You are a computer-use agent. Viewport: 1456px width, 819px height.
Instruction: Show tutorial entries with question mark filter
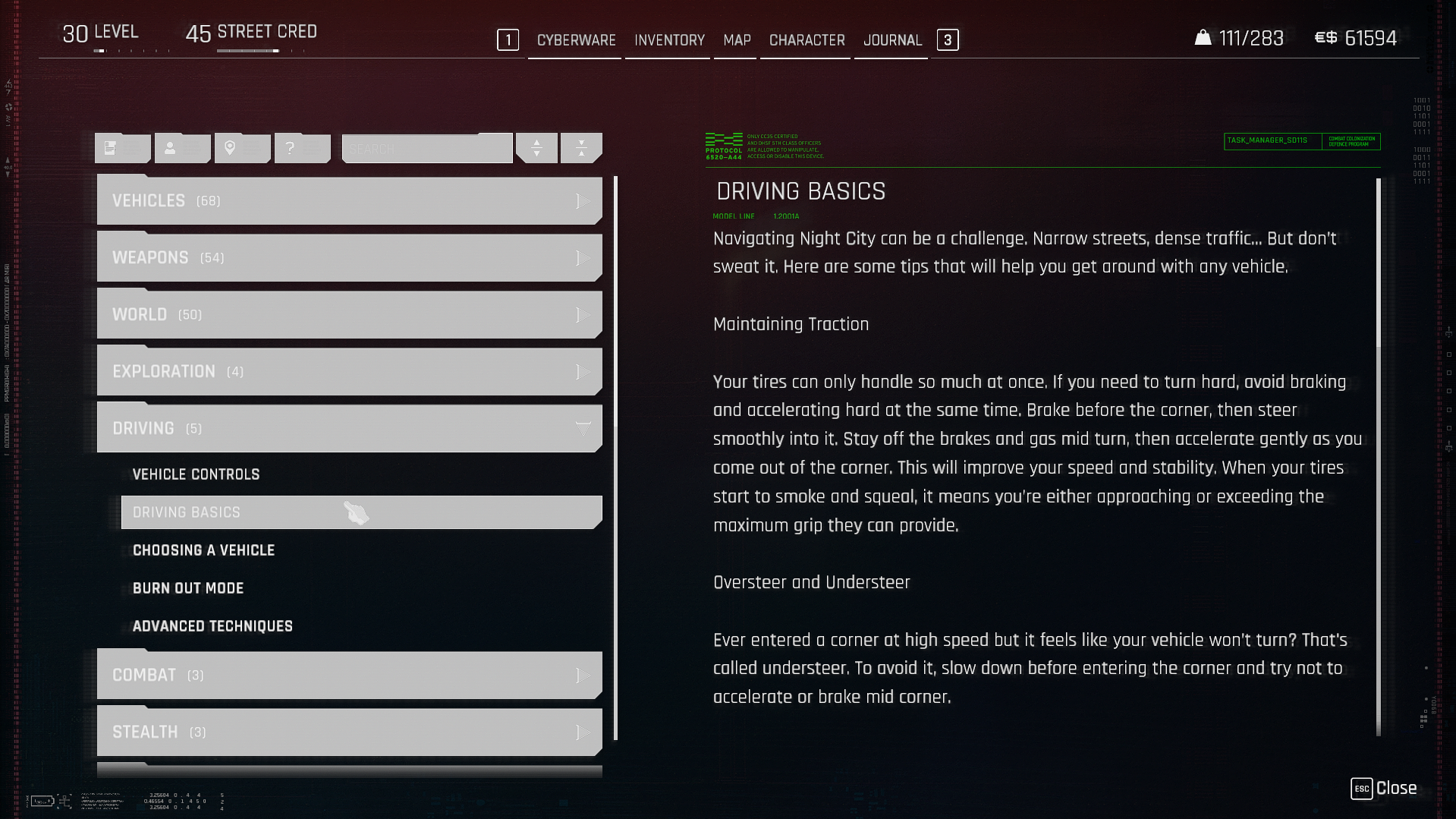click(x=302, y=148)
